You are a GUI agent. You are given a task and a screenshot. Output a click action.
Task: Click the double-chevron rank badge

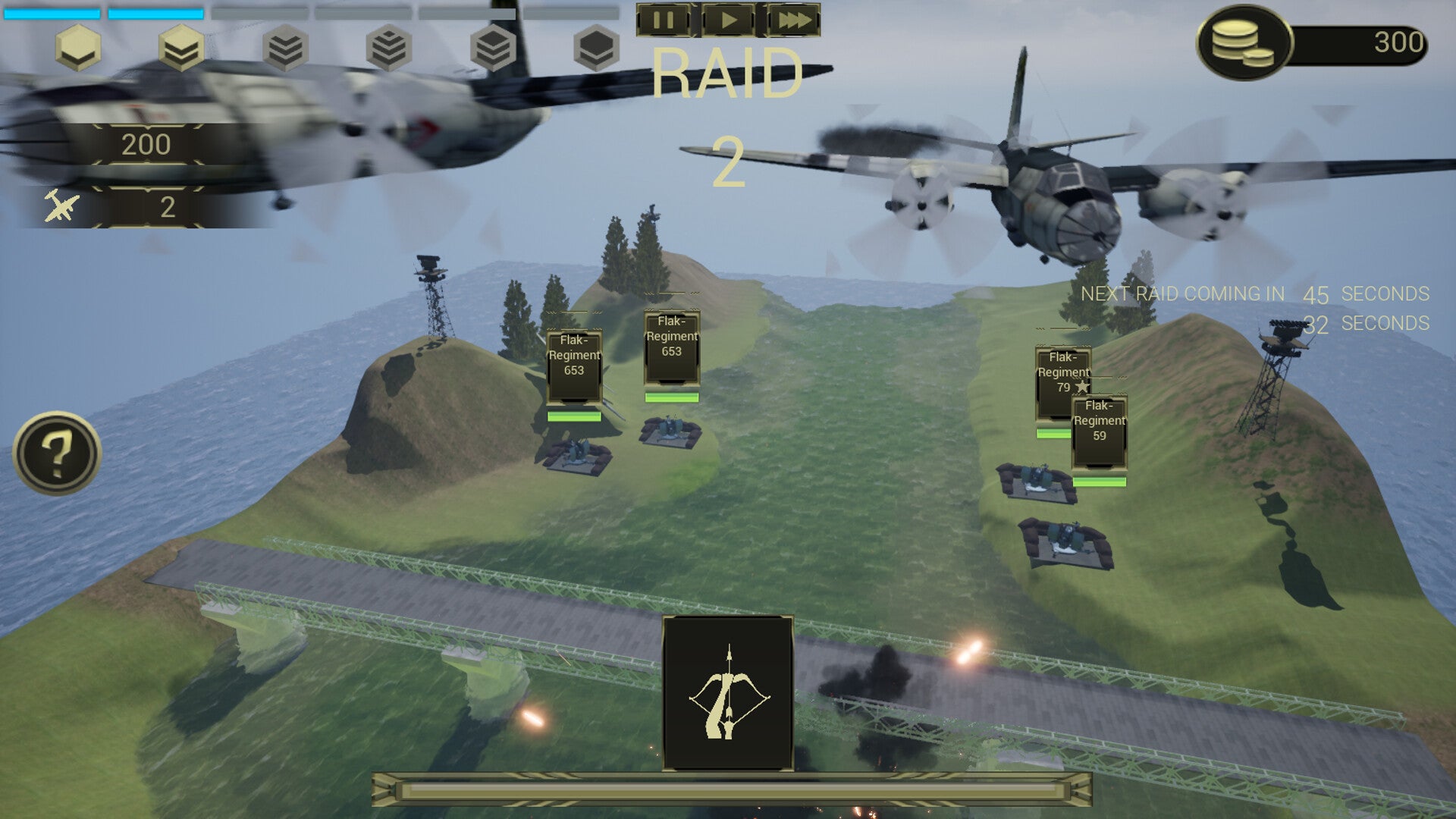coord(182,48)
